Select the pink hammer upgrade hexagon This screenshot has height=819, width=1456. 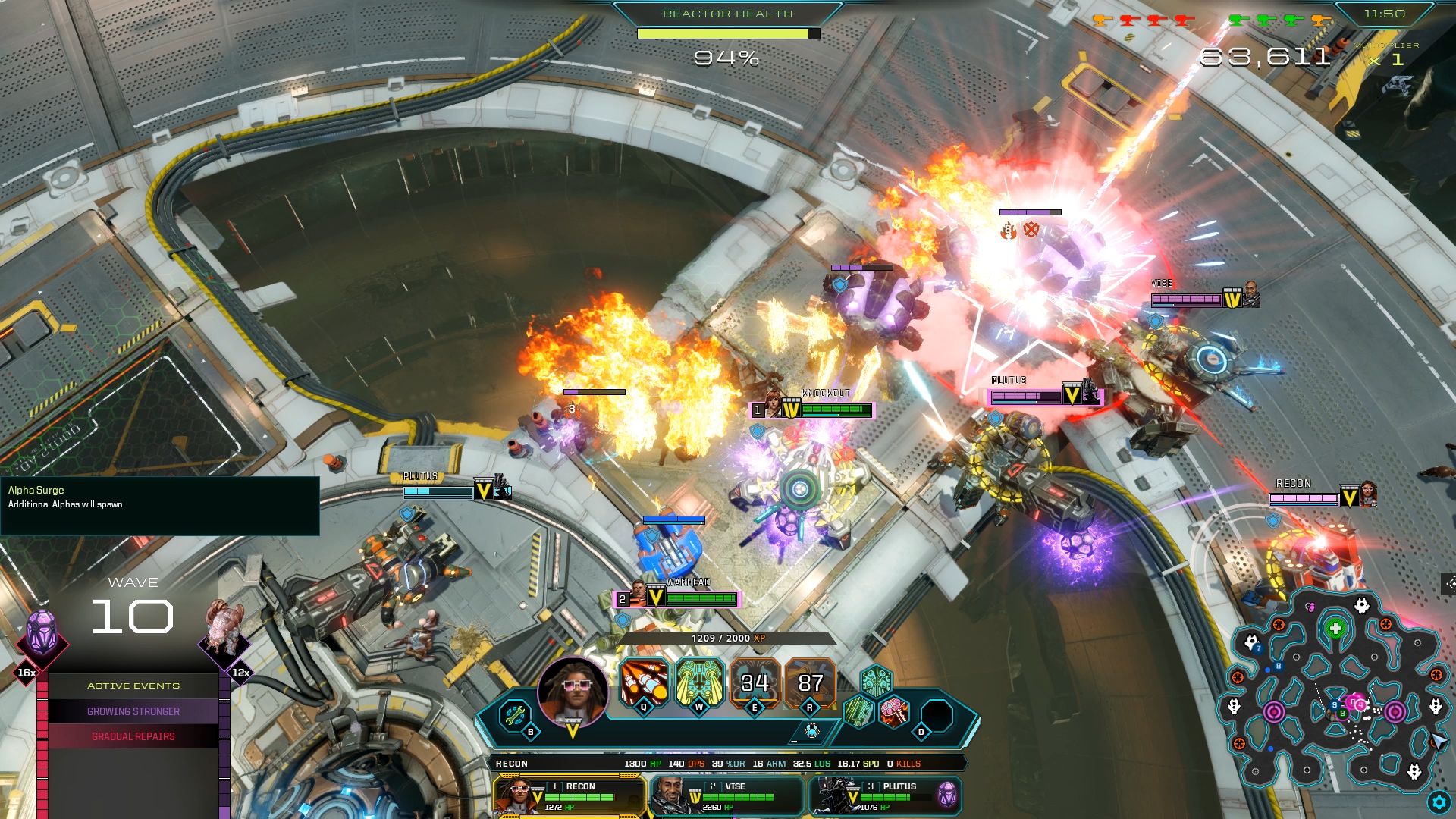[x=895, y=712]
